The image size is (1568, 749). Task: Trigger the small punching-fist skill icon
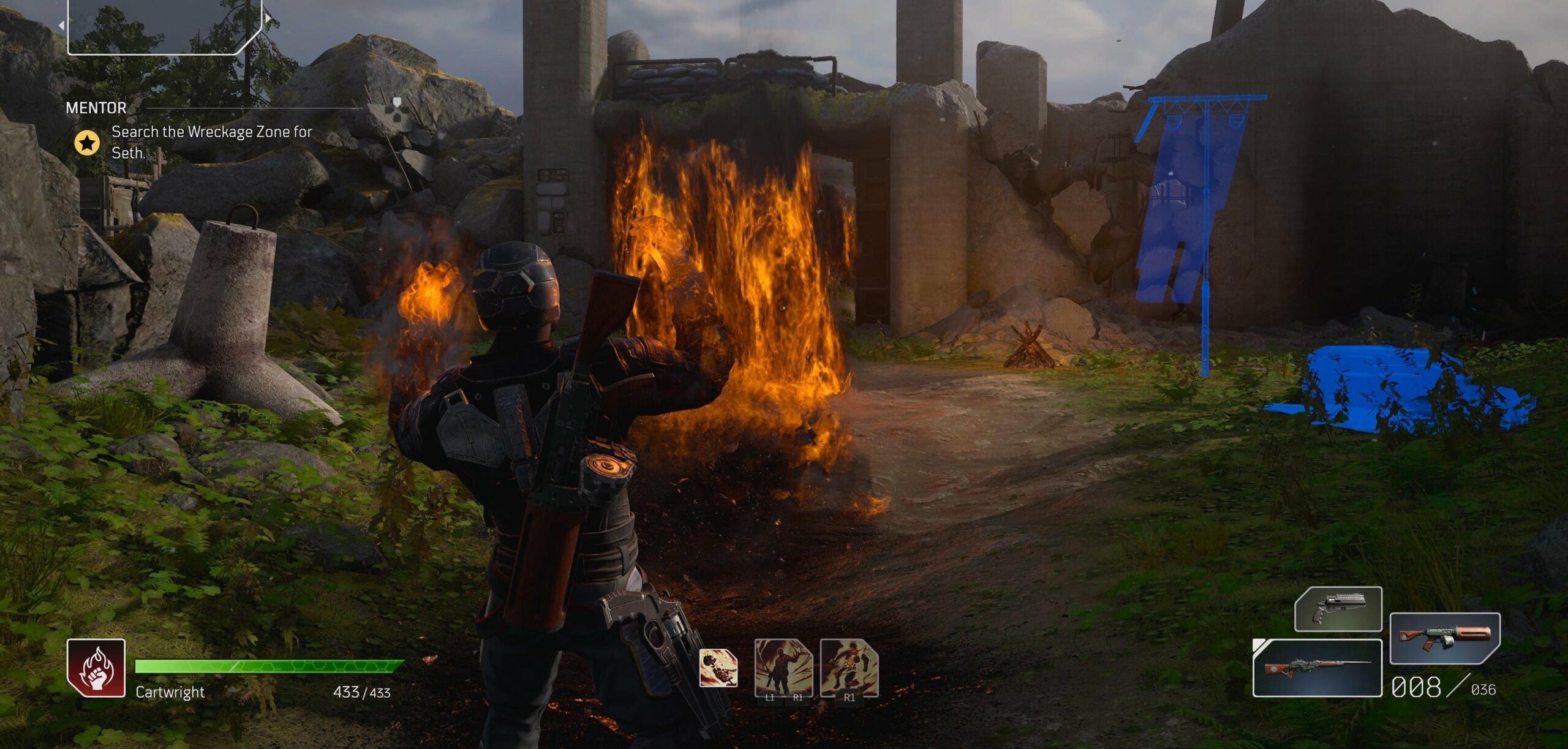[718, 668]
